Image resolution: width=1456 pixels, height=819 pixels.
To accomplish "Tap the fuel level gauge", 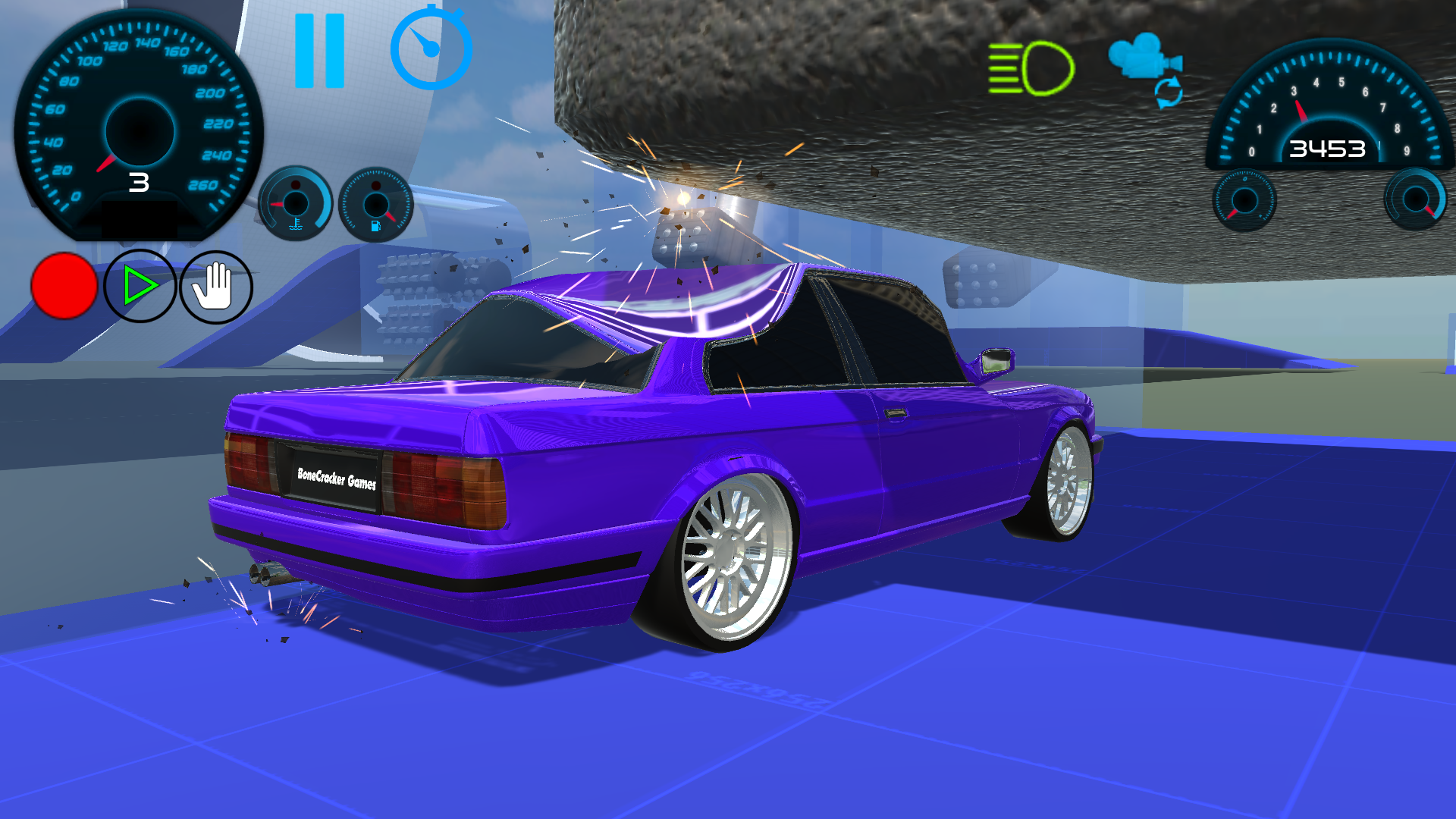I will tap(375, 205).
